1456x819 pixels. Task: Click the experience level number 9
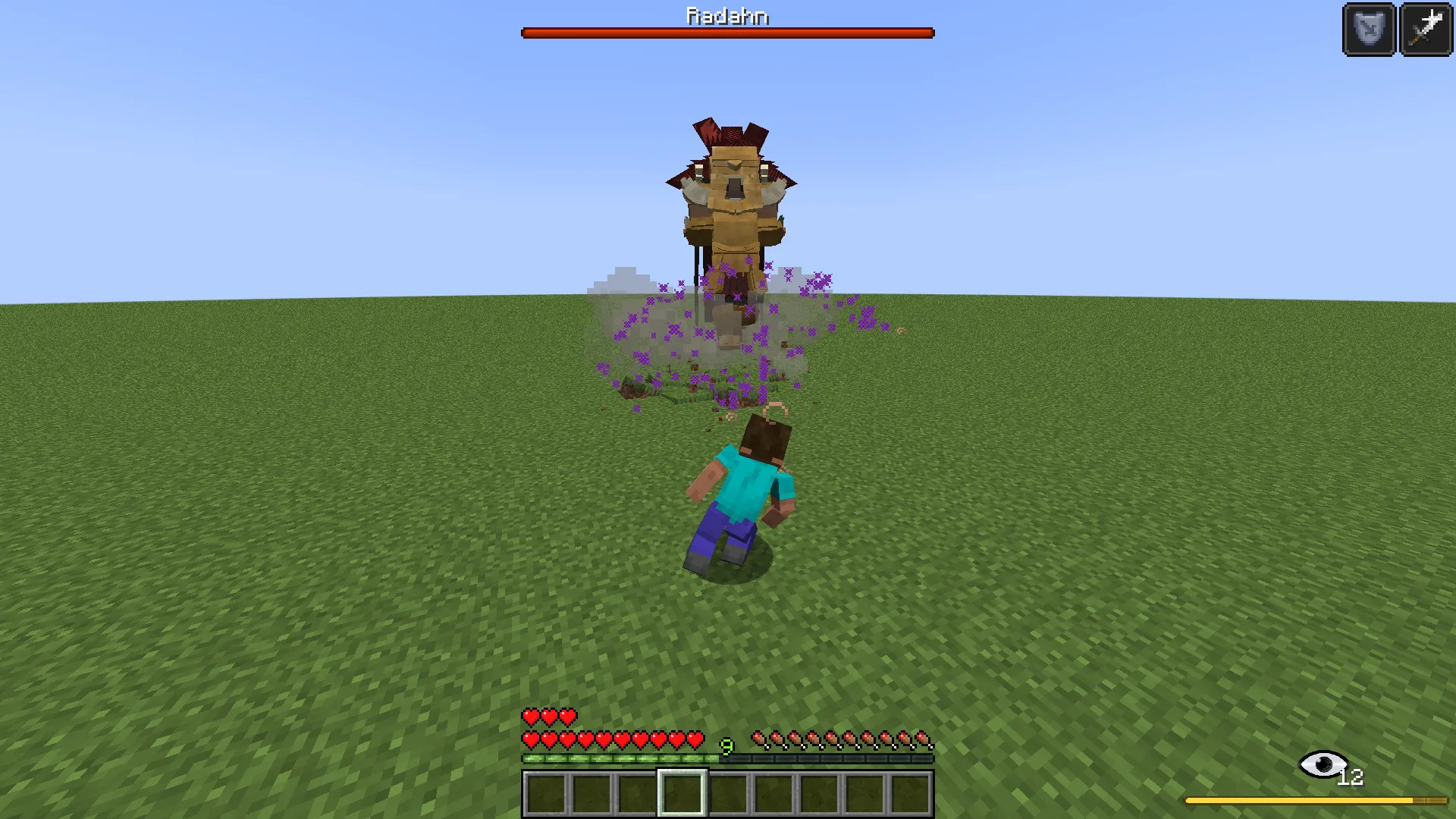tap(726, 747)
